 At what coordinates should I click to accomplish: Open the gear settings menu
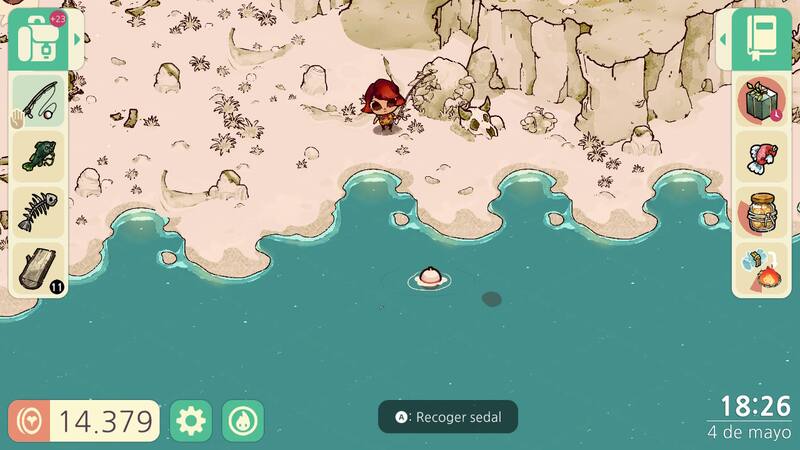point(189,421)
